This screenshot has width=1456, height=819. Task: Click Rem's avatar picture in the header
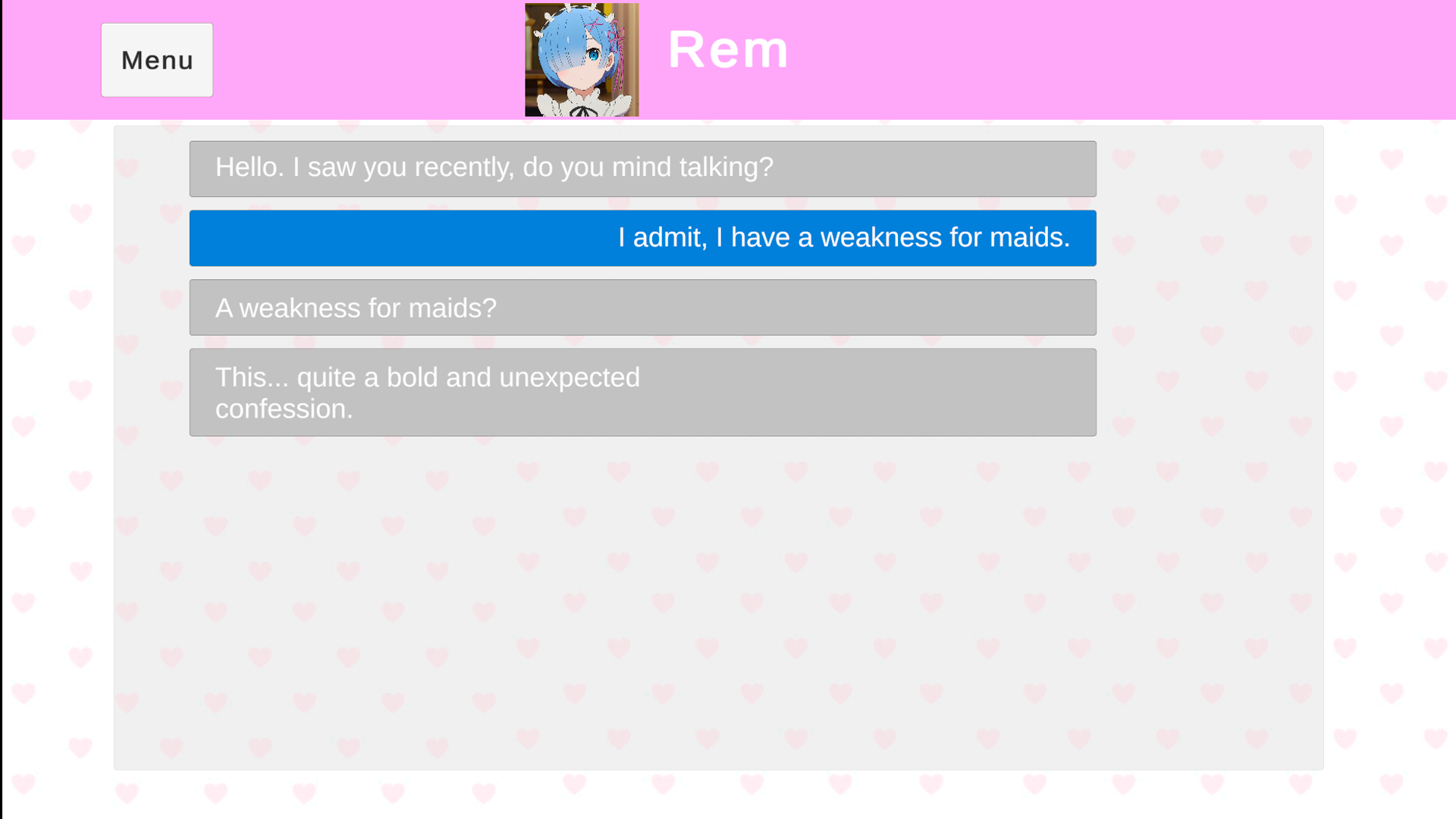[x=582, y=59]
